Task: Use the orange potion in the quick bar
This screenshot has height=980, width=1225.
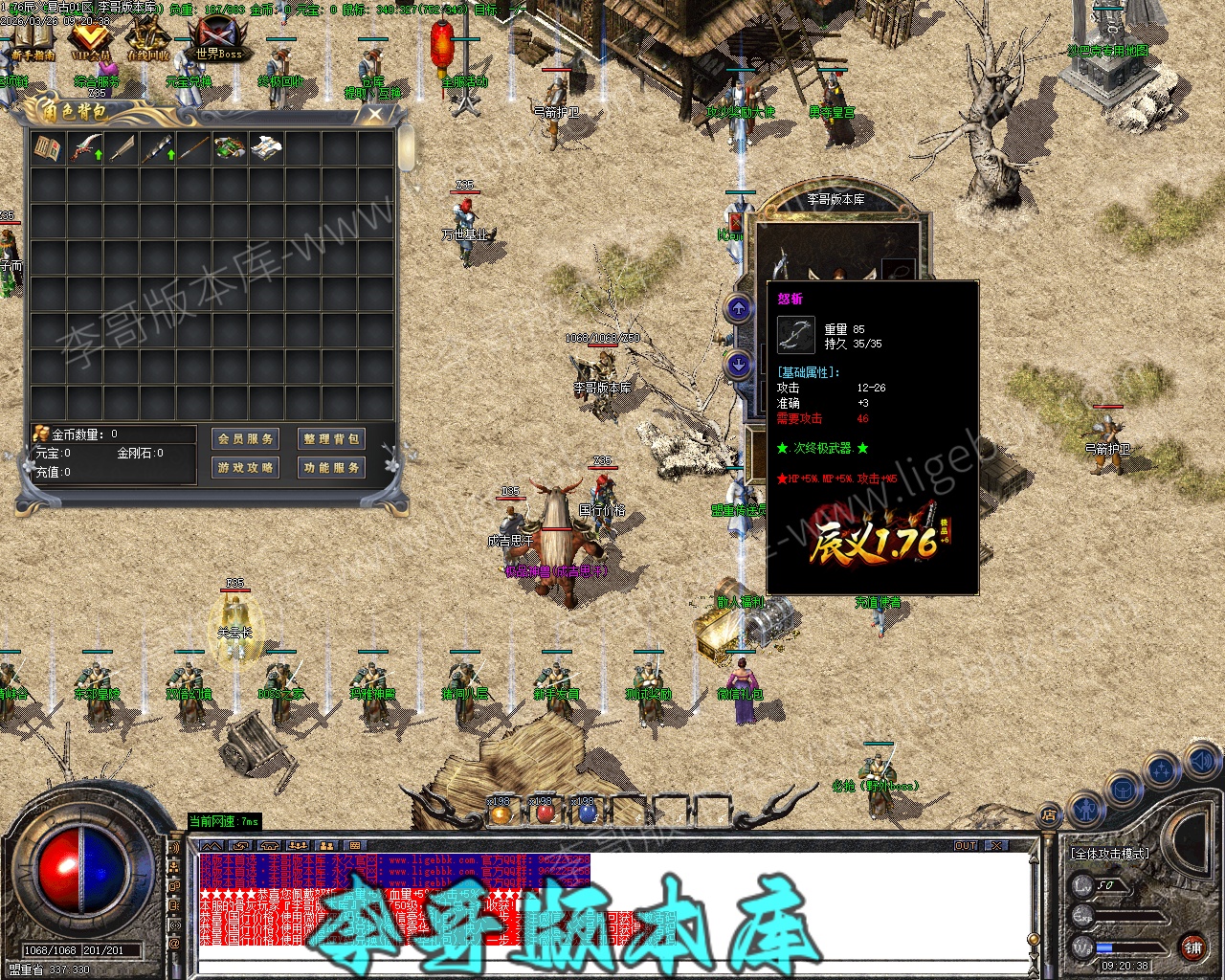Action: pyautogui.click(x=501, y=813)
